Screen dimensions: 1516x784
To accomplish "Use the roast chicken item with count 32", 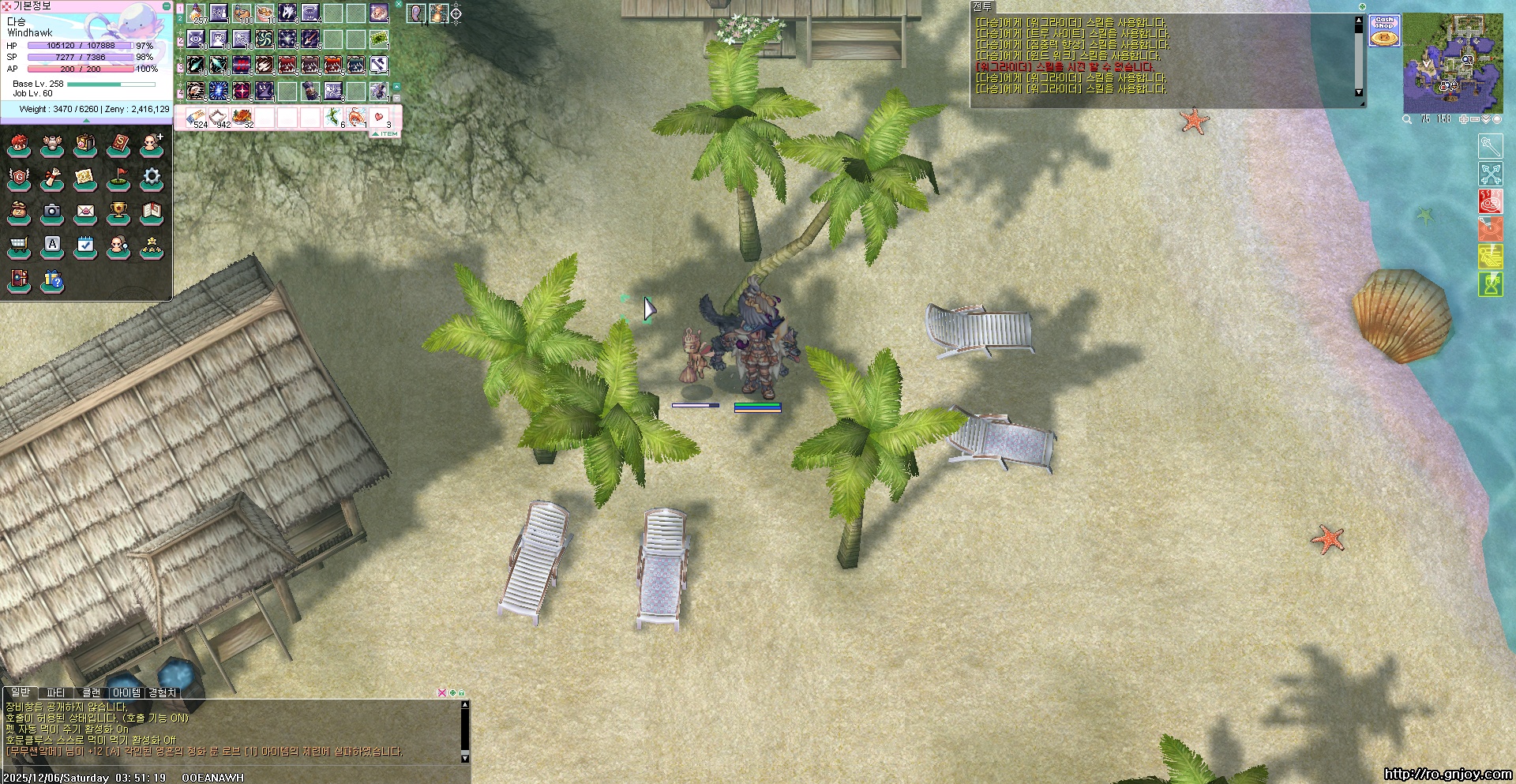I will pyautogui.click(x=242, y=118).
